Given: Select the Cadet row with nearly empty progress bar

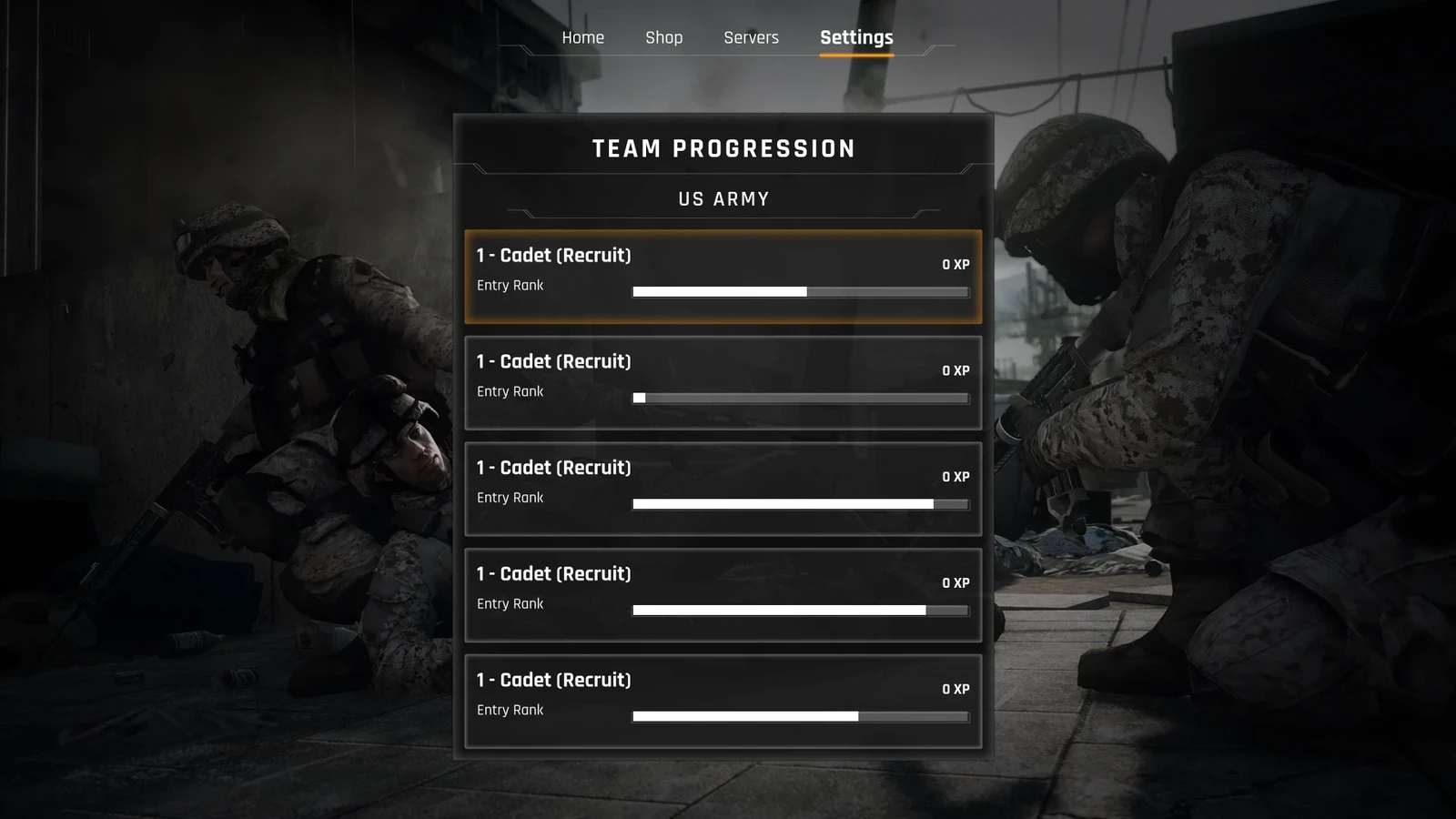Looking at the screenshot, I should tap(723, 382).
